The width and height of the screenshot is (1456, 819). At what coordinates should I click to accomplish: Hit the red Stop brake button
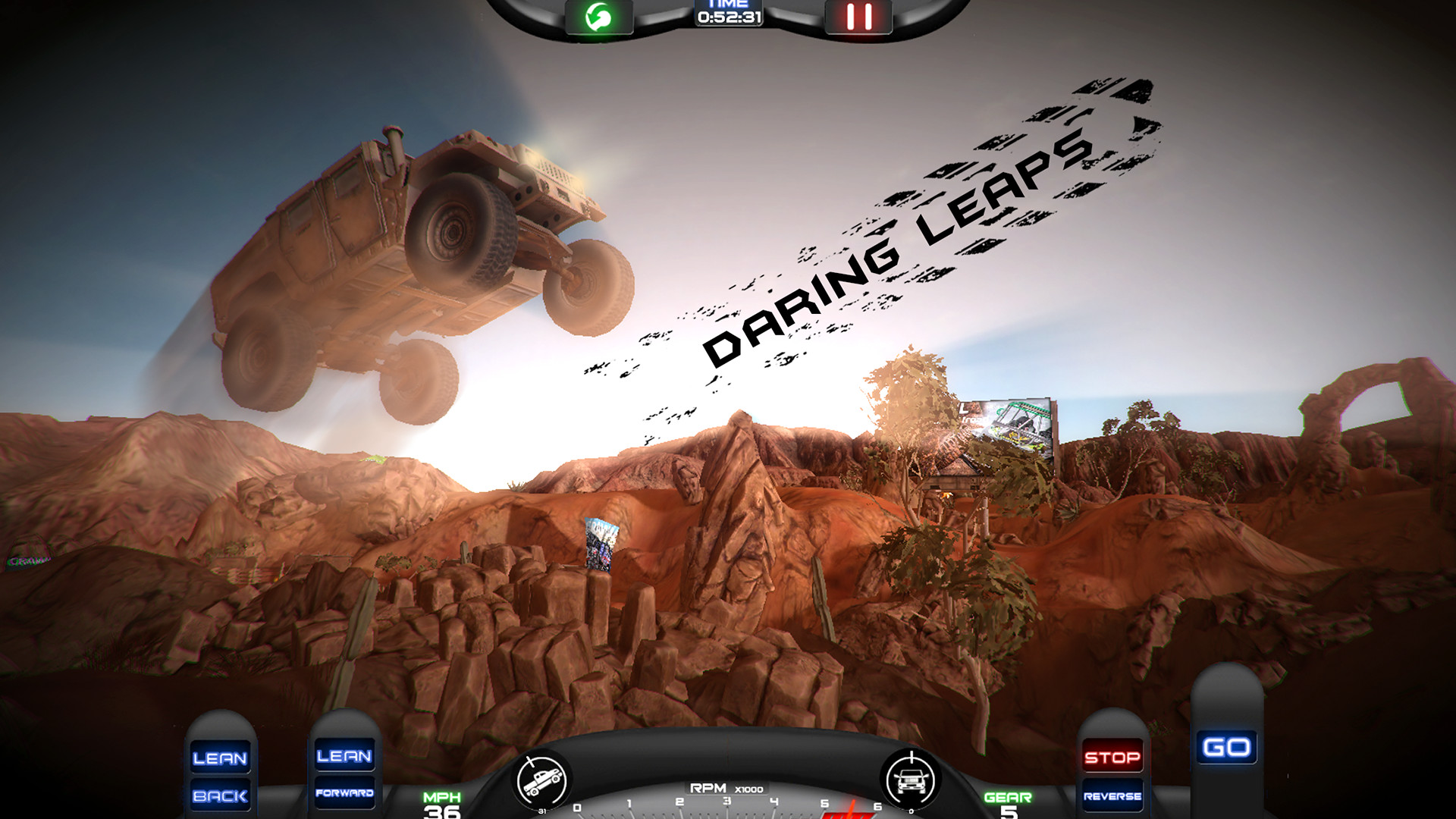[x=1112, y=757]
